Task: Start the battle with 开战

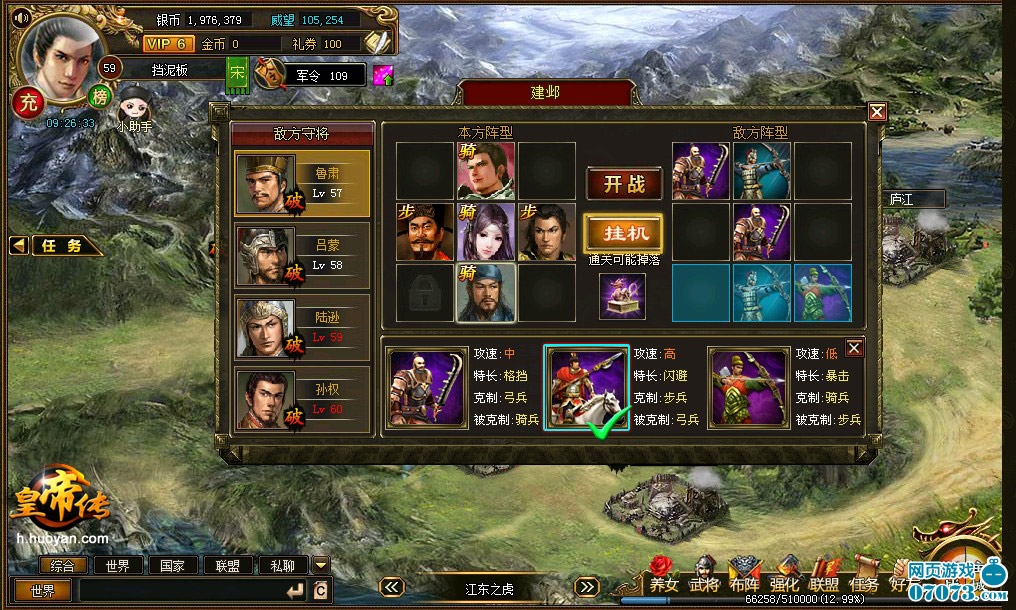Action: [x=624, y=184]
